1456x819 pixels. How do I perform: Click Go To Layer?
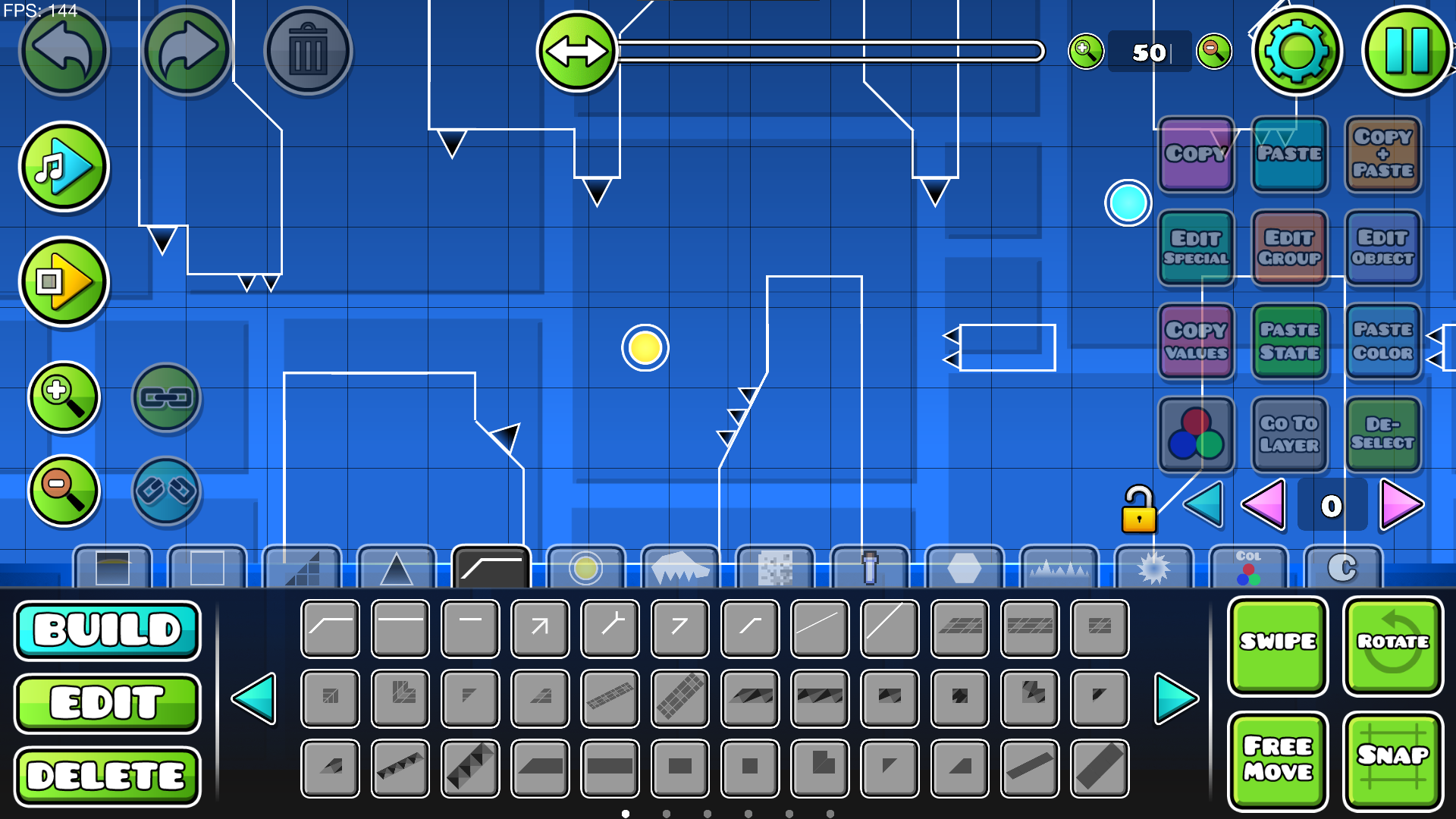point(1289,435)
